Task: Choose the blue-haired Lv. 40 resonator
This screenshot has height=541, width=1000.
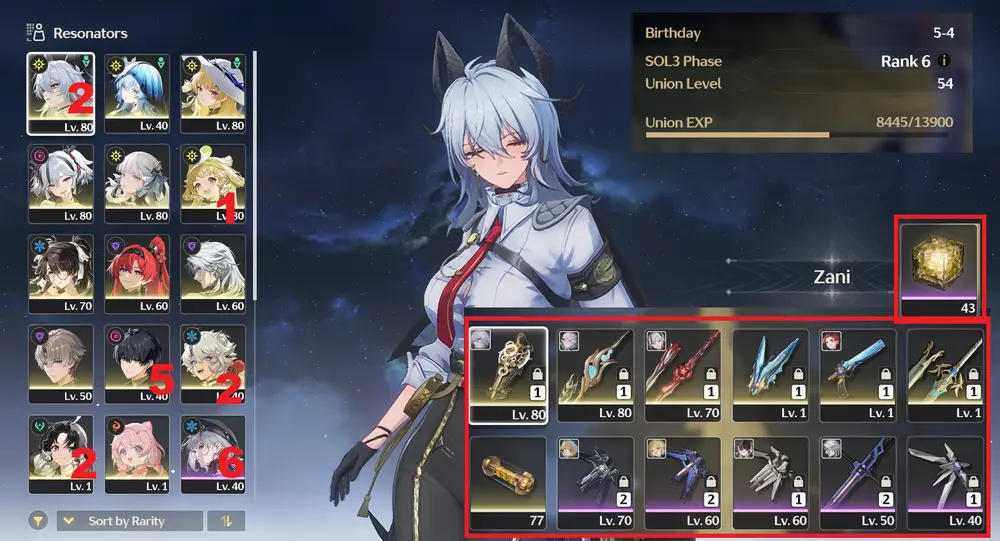Action: 137,88
